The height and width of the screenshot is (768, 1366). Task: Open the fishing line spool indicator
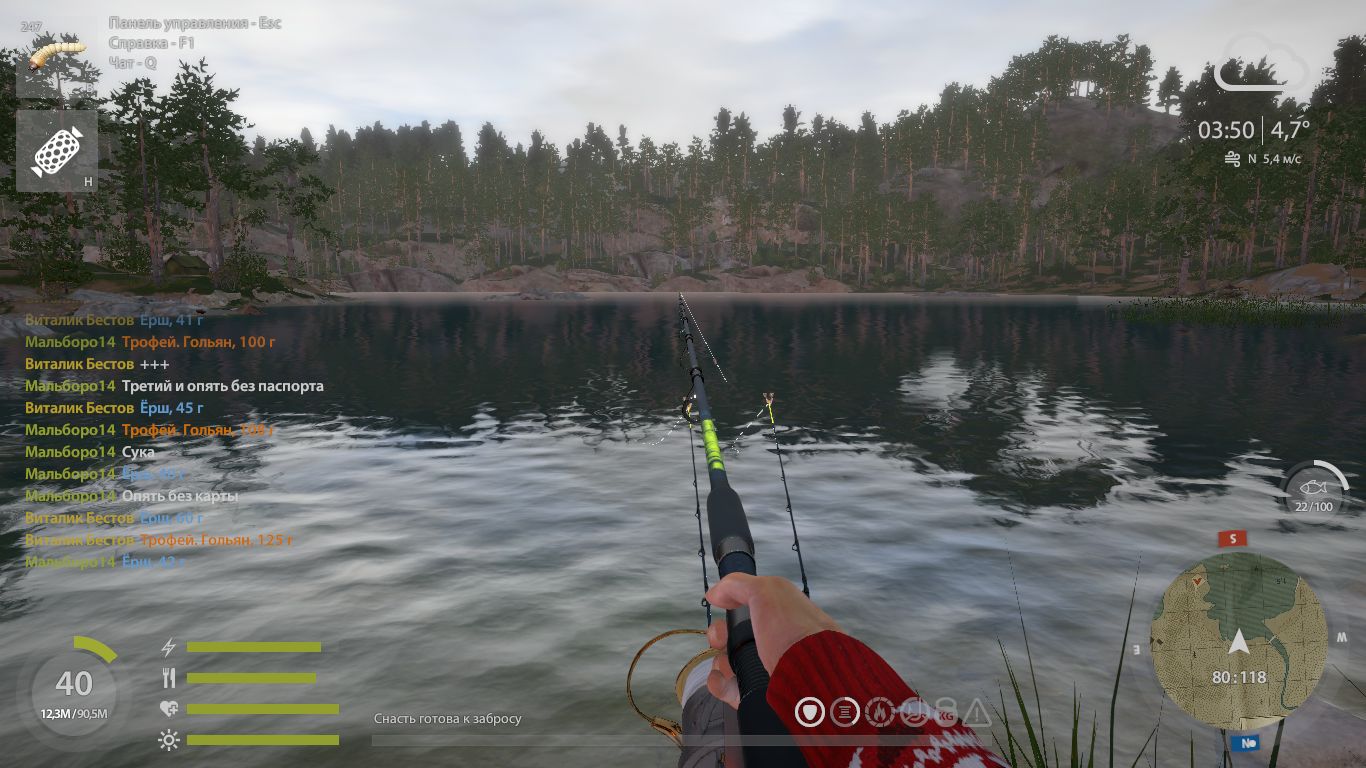pyautogui.click(x=845, y=713)
